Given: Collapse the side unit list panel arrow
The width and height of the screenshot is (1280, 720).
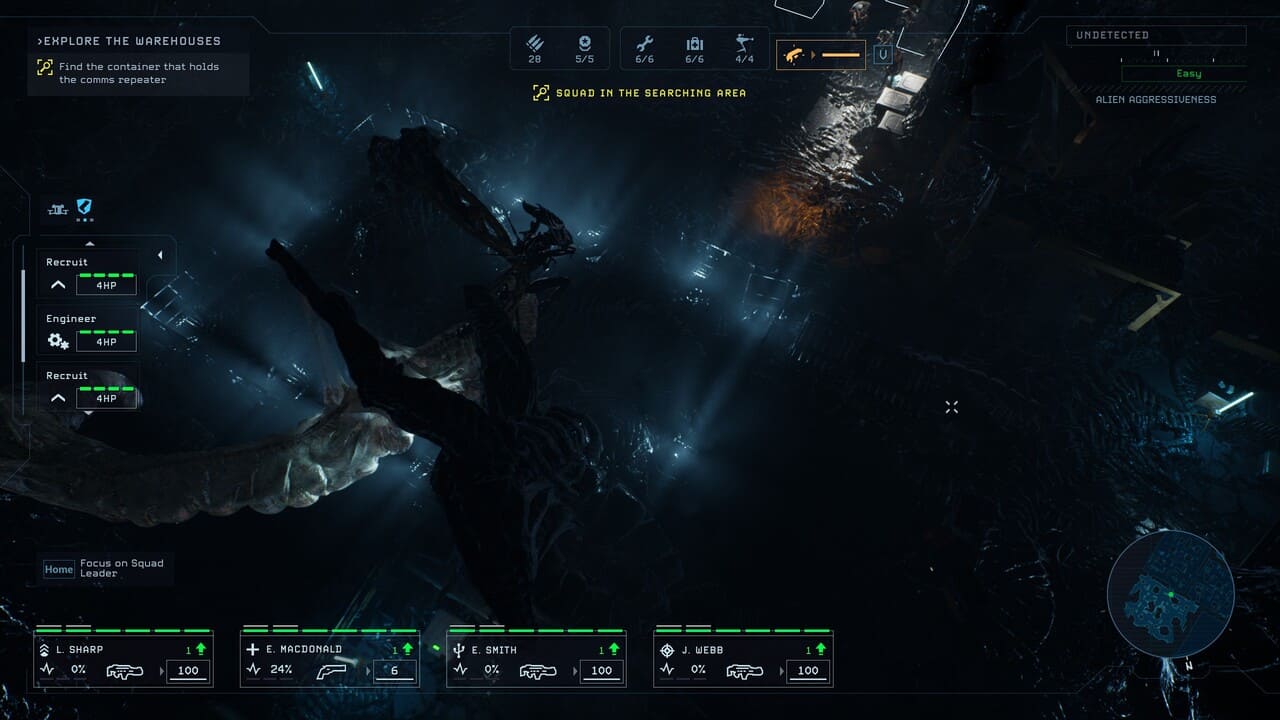Looking at the screenshot, I should [x=160, y=256].
